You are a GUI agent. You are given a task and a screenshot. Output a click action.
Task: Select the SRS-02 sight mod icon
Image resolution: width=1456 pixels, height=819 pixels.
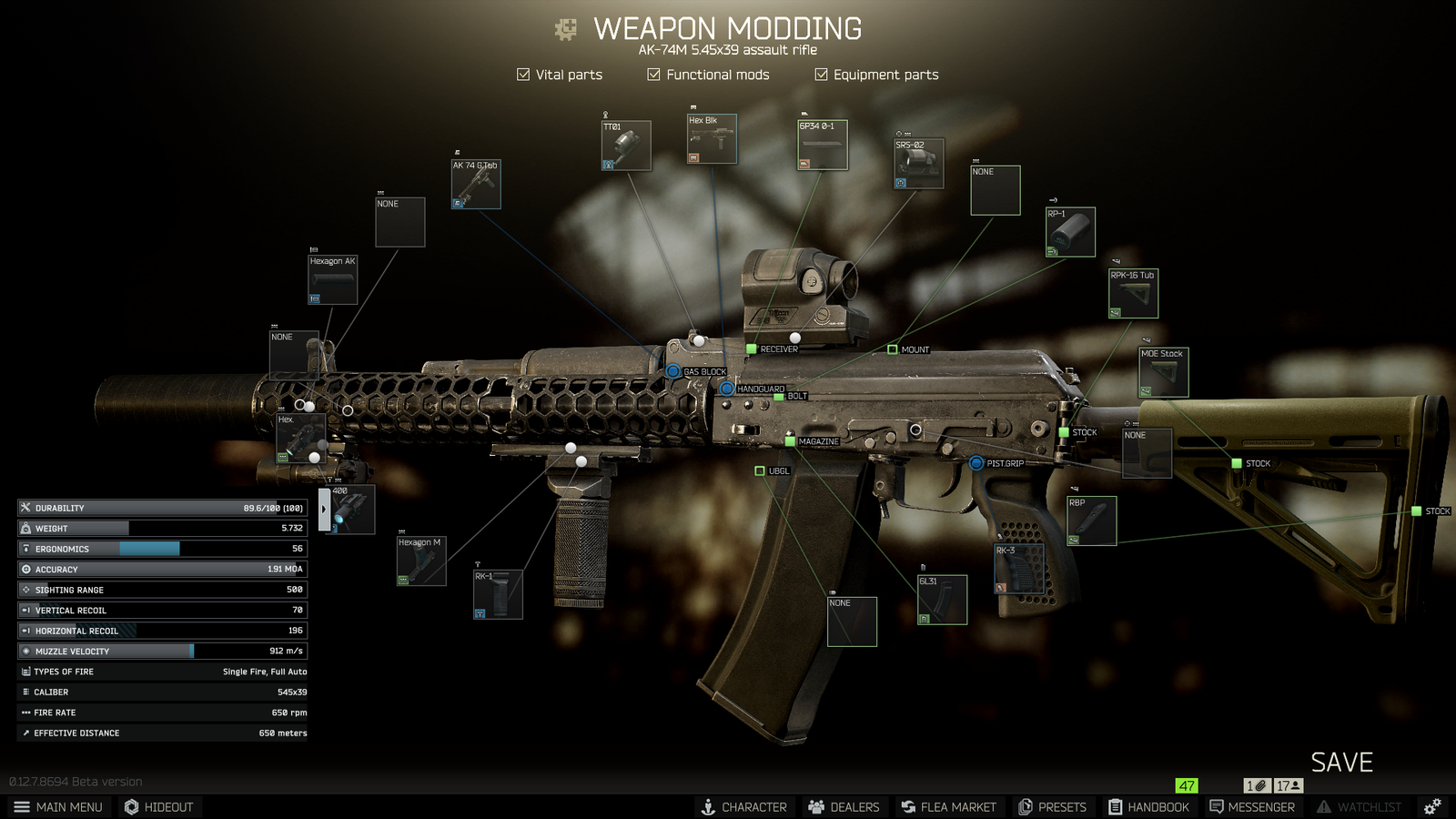918,165
